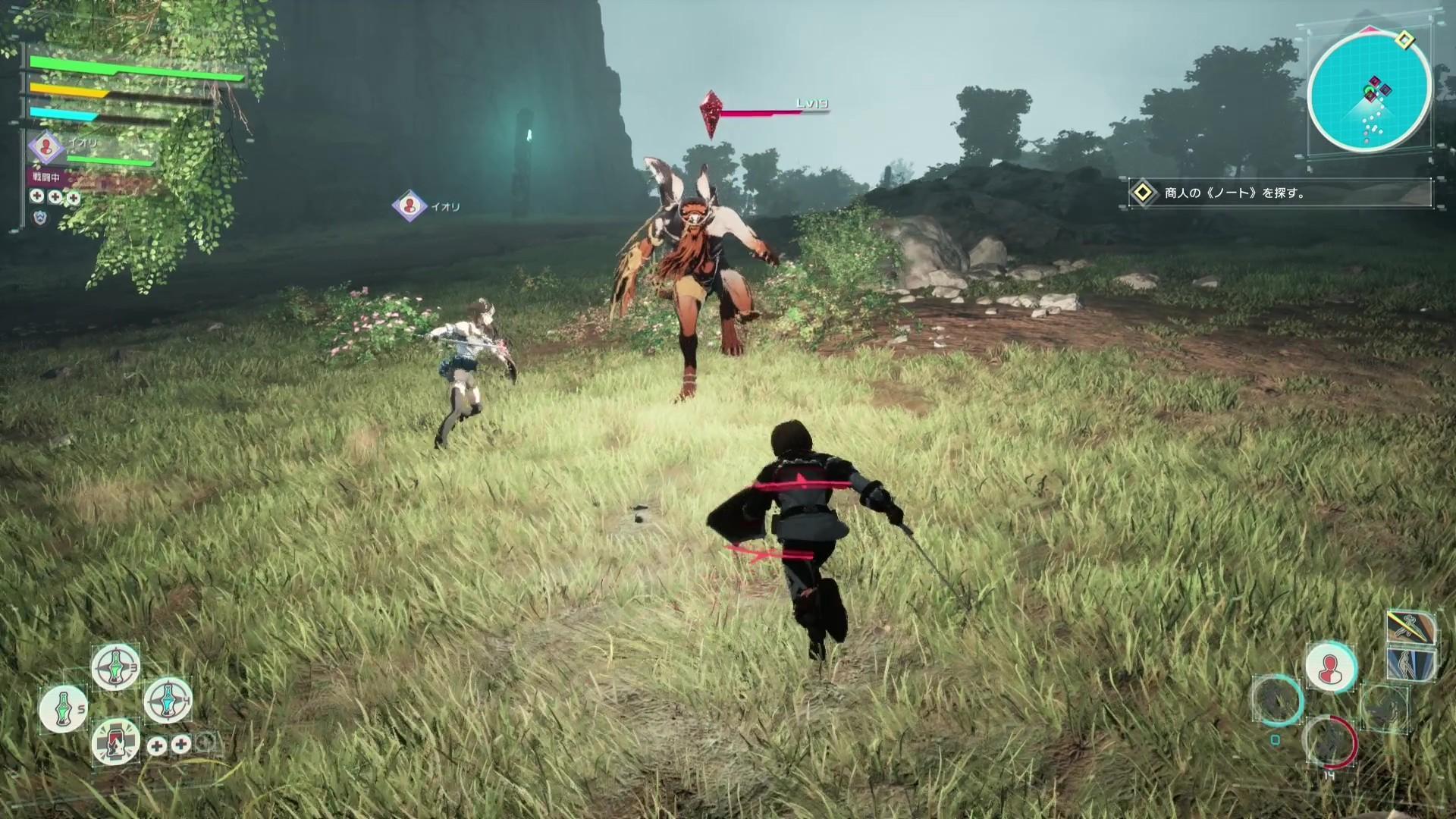The image size is (1456, 819).
Task: Click イオリ's marker icon on the field
Action: 408,206
